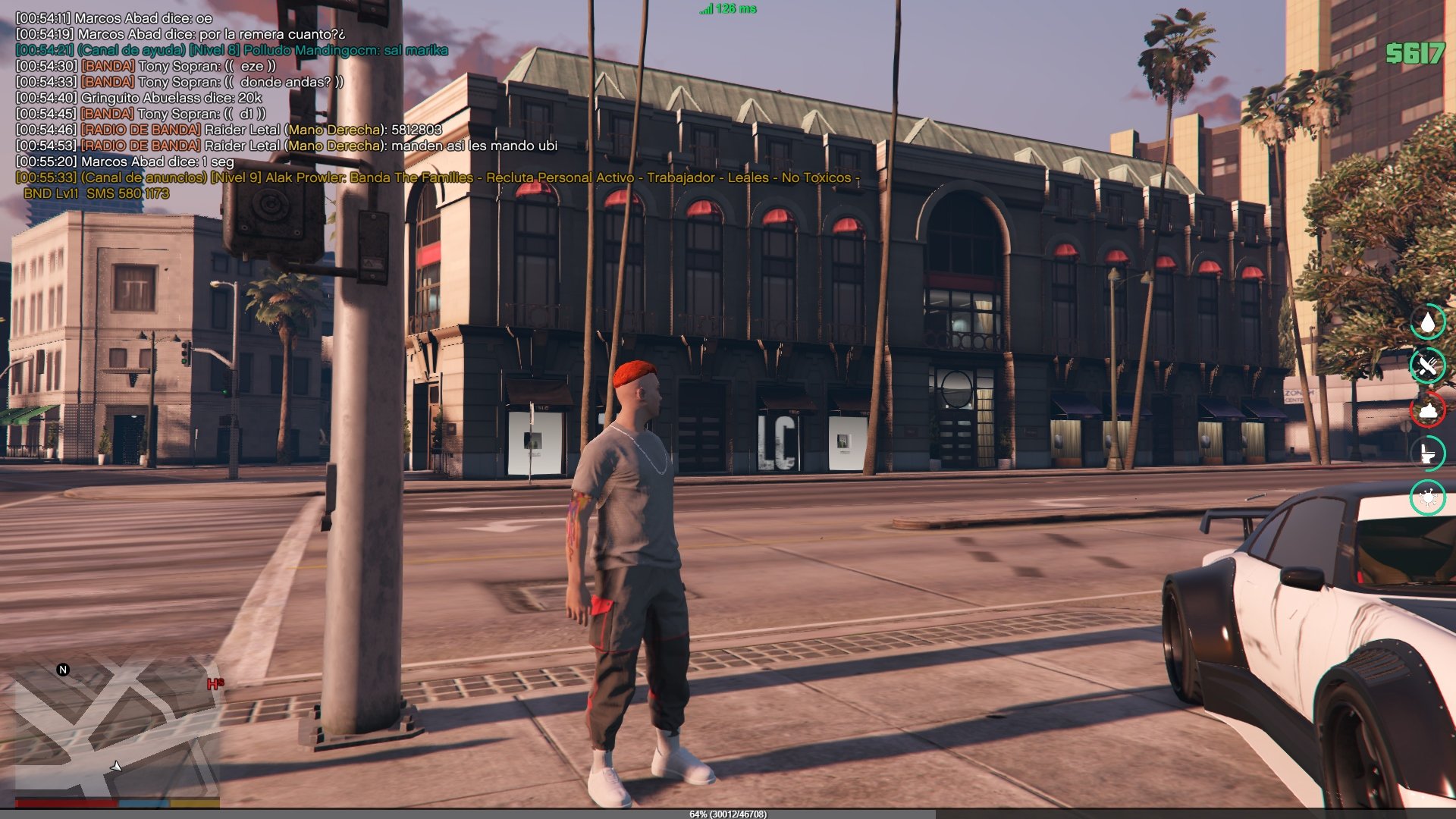The height and width of the screenshot is (819, 1456).
Task: Click the radar minimap
Action: (114, 728)
